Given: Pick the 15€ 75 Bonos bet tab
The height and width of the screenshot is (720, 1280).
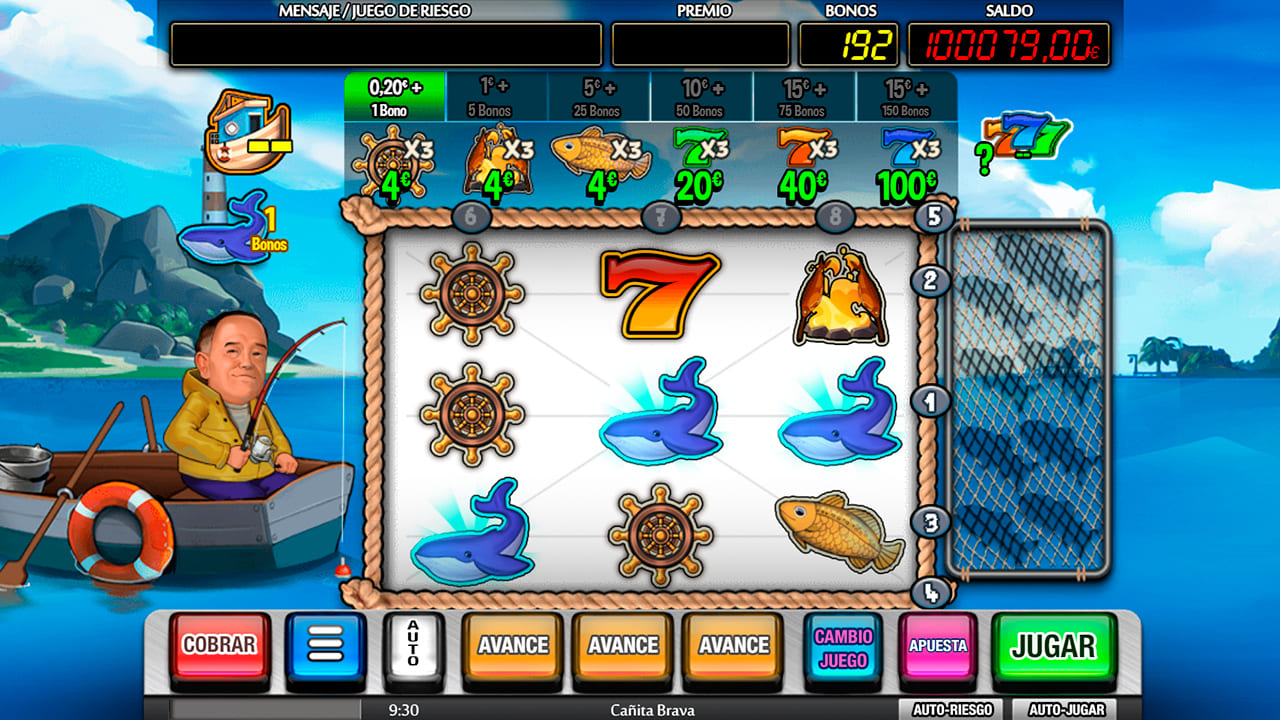Looking at the screenshot, I should tap(804, 97).
